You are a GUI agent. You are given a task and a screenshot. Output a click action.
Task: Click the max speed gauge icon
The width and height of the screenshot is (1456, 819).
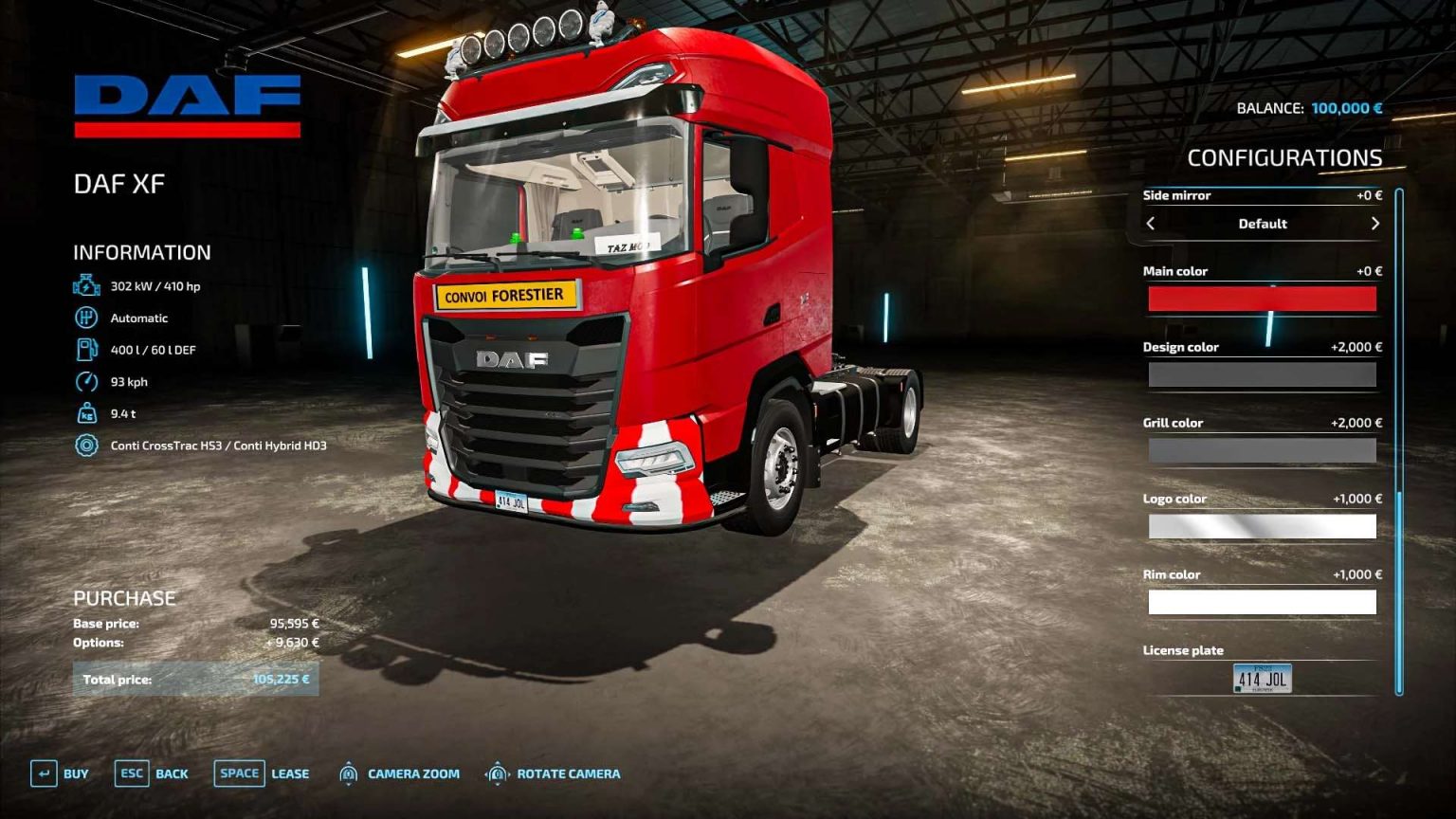[x=84, y=381]
